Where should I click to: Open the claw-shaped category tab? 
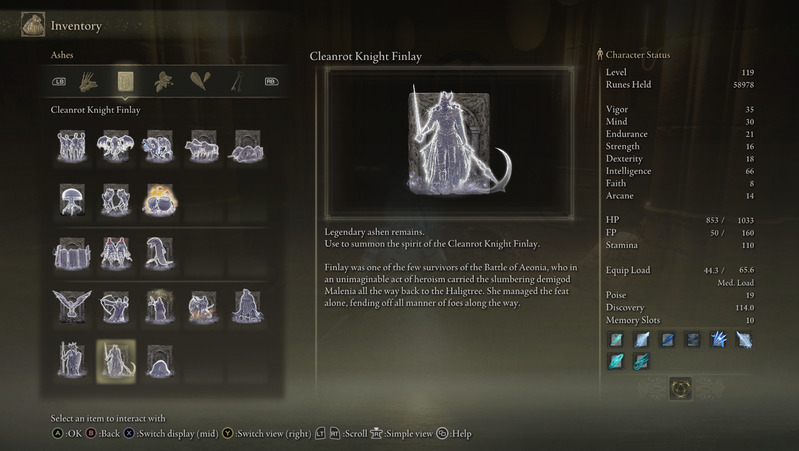[89, 81]
